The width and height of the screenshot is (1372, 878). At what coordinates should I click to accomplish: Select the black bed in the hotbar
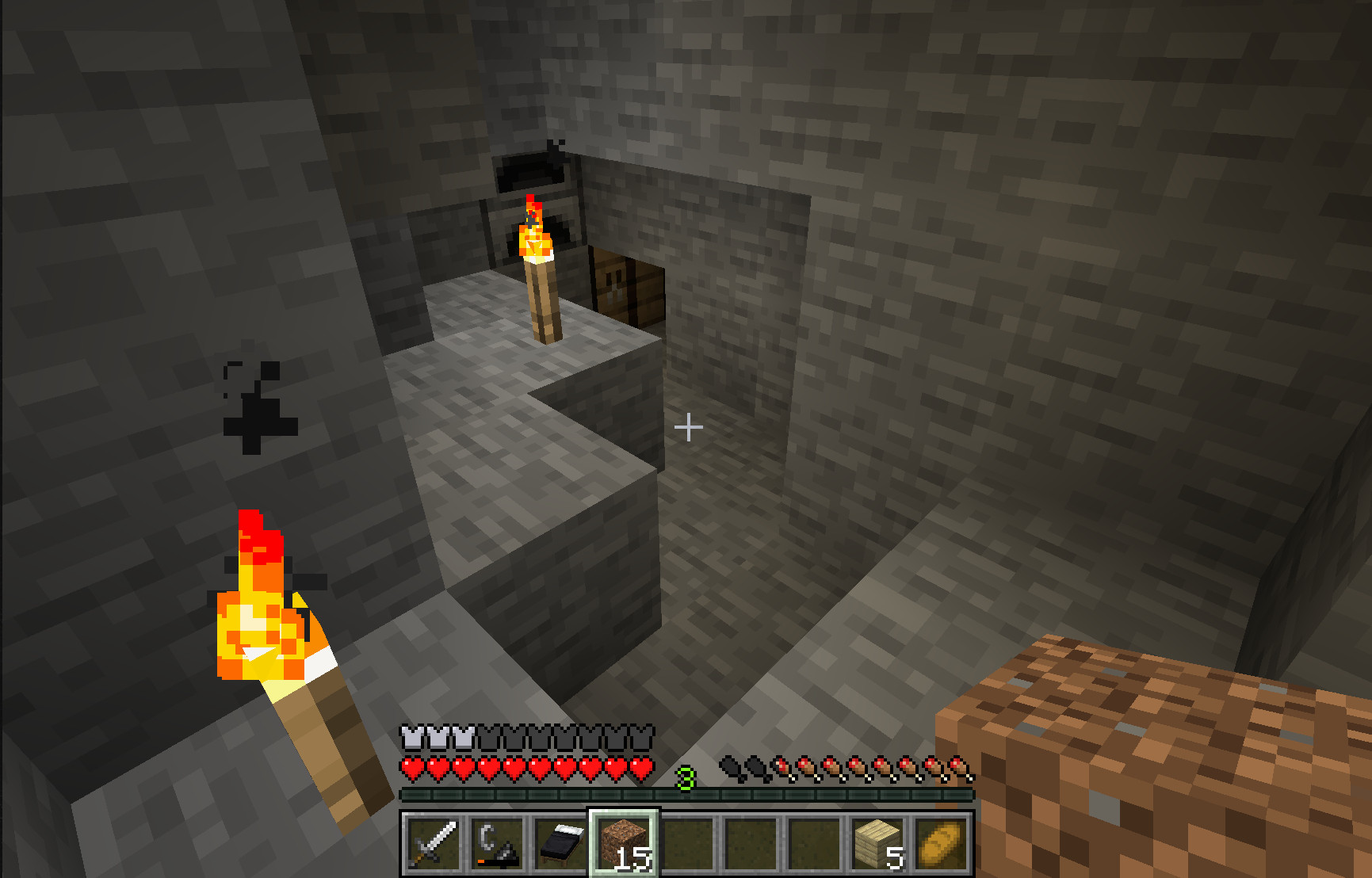560,843
